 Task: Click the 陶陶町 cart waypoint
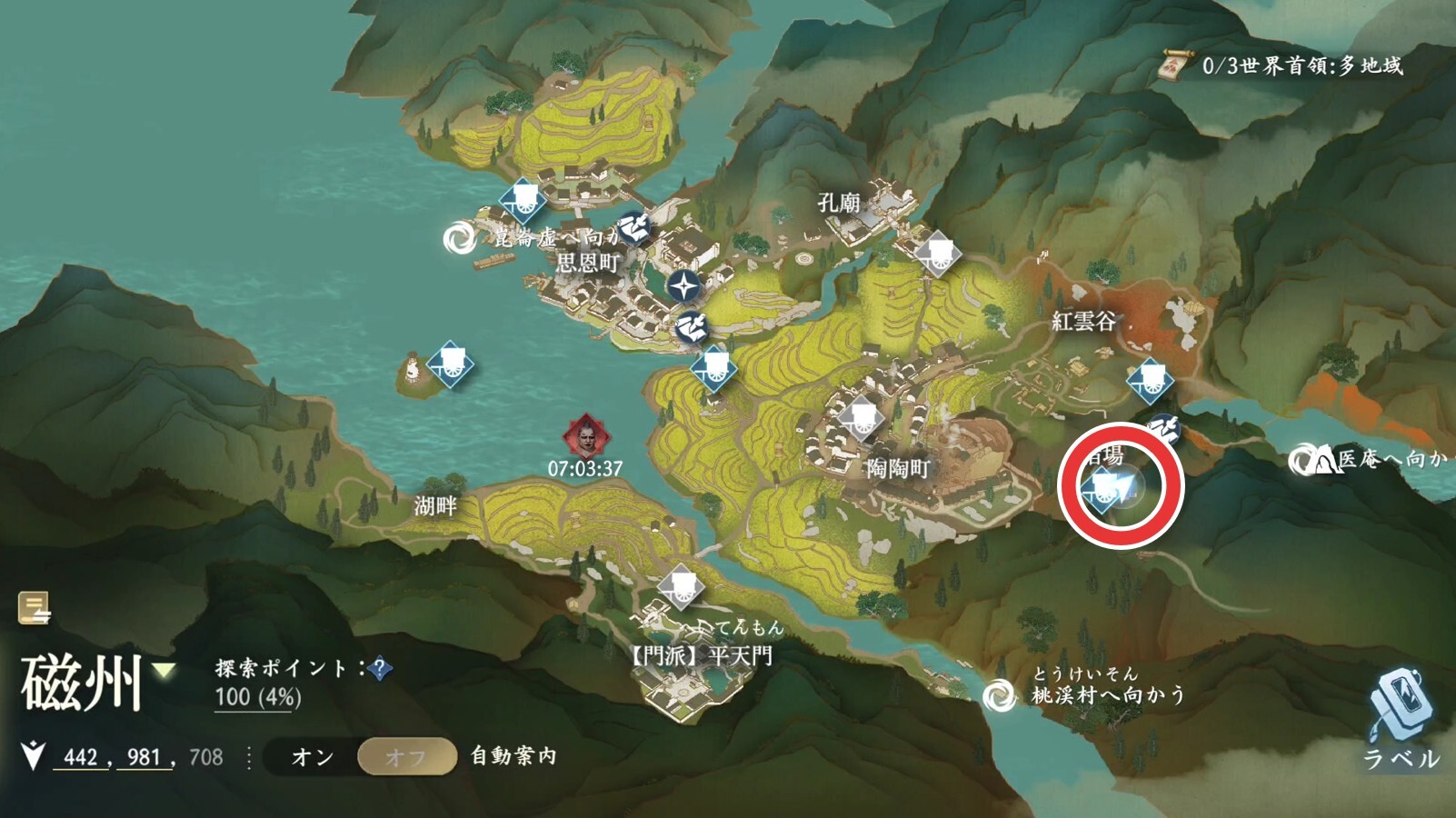(860, 419)
